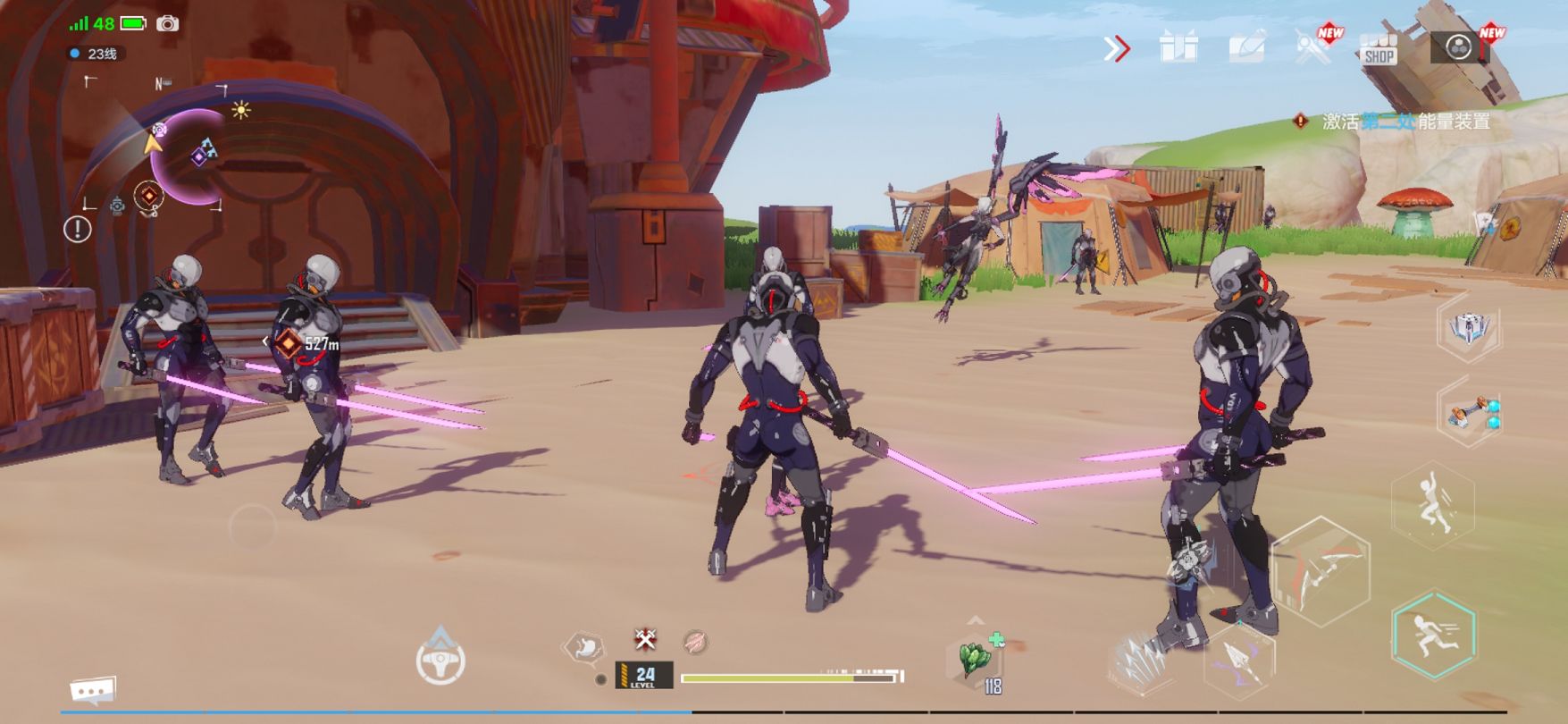1568x724 pixels.
Task: Open the chat bubble window
Action: [x=93, y=690]
